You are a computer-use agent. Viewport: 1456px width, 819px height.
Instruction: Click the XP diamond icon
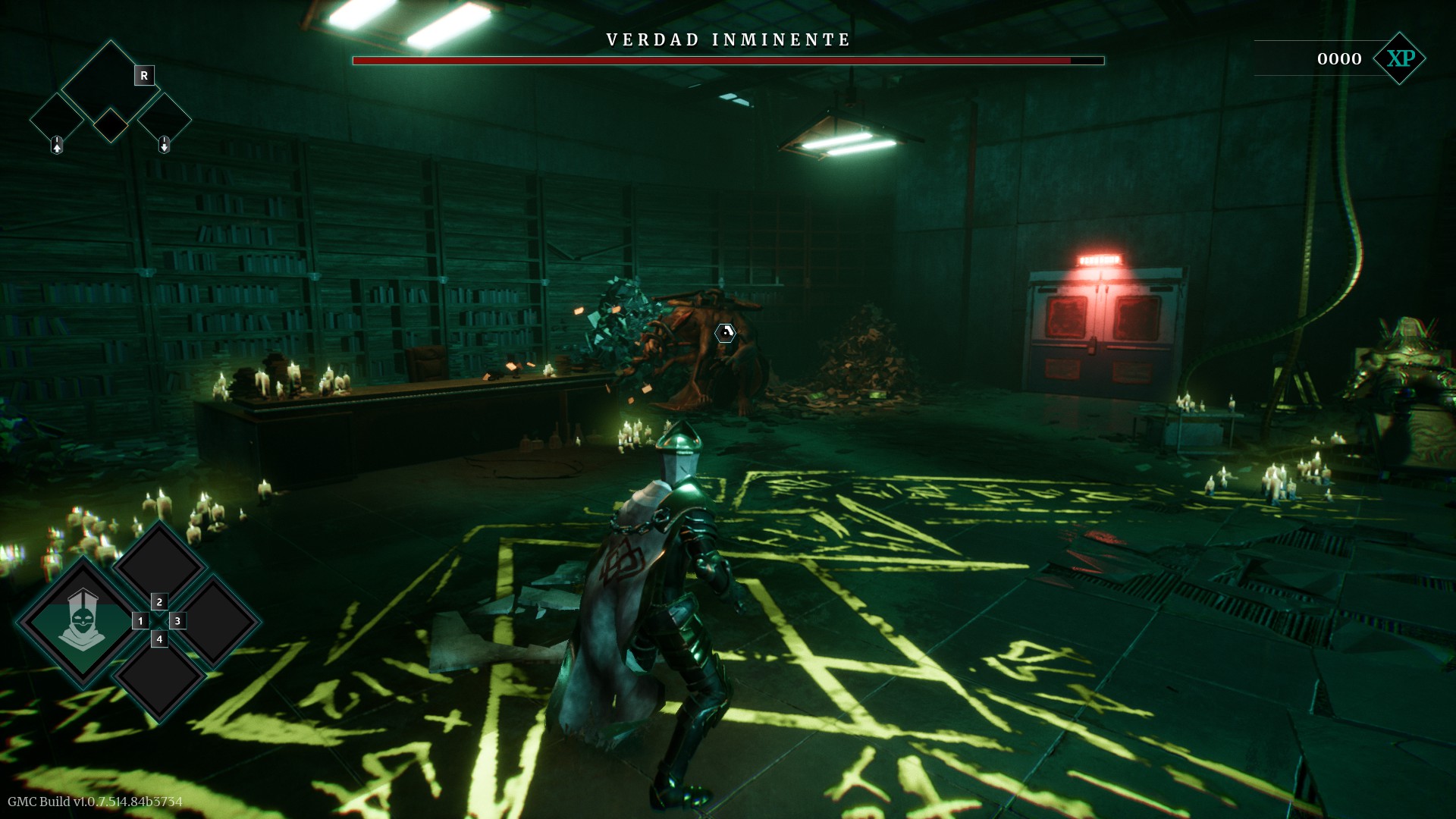1400,58
